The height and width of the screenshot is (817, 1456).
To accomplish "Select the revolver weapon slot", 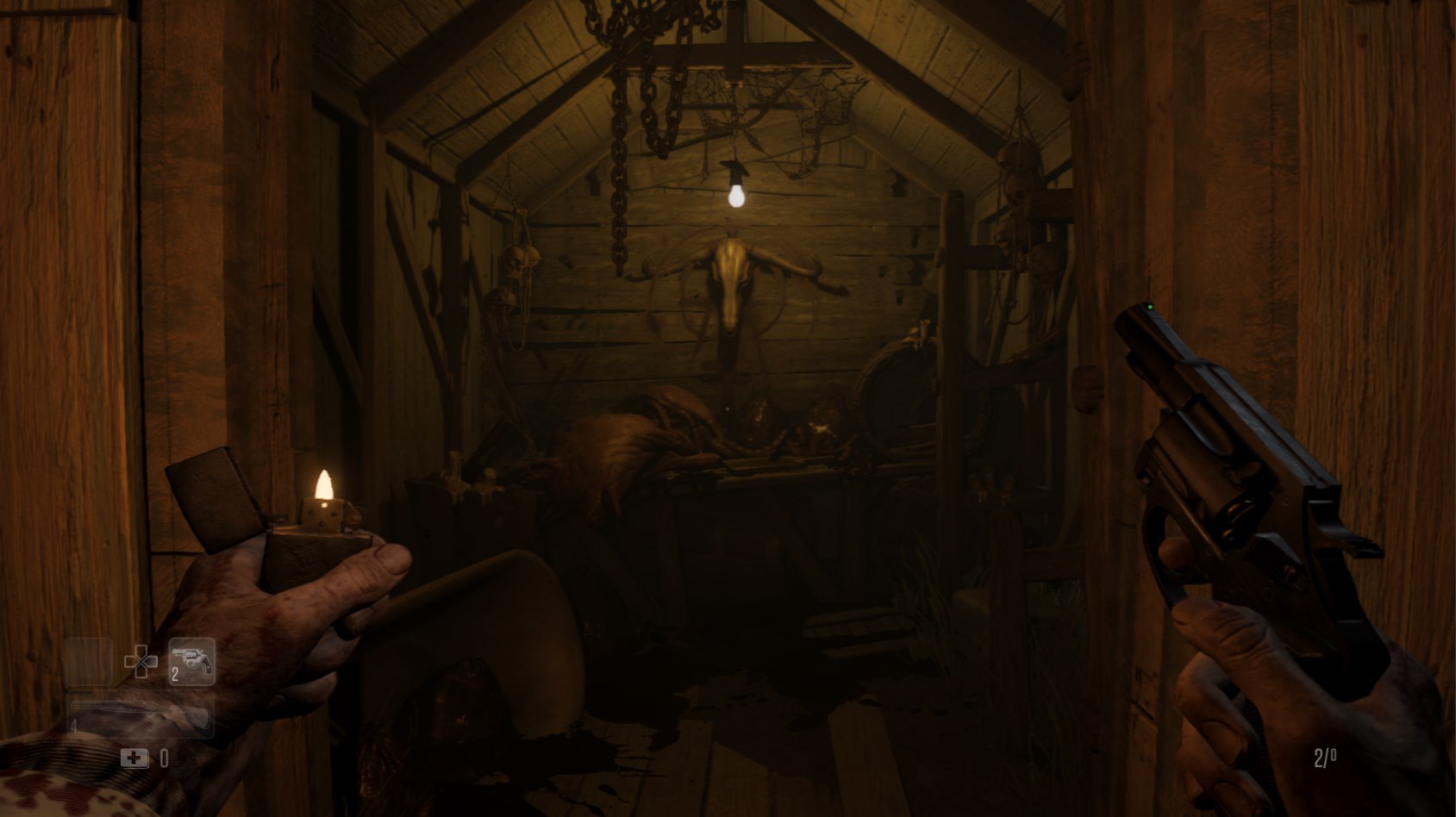I will [x=191, y=662].
